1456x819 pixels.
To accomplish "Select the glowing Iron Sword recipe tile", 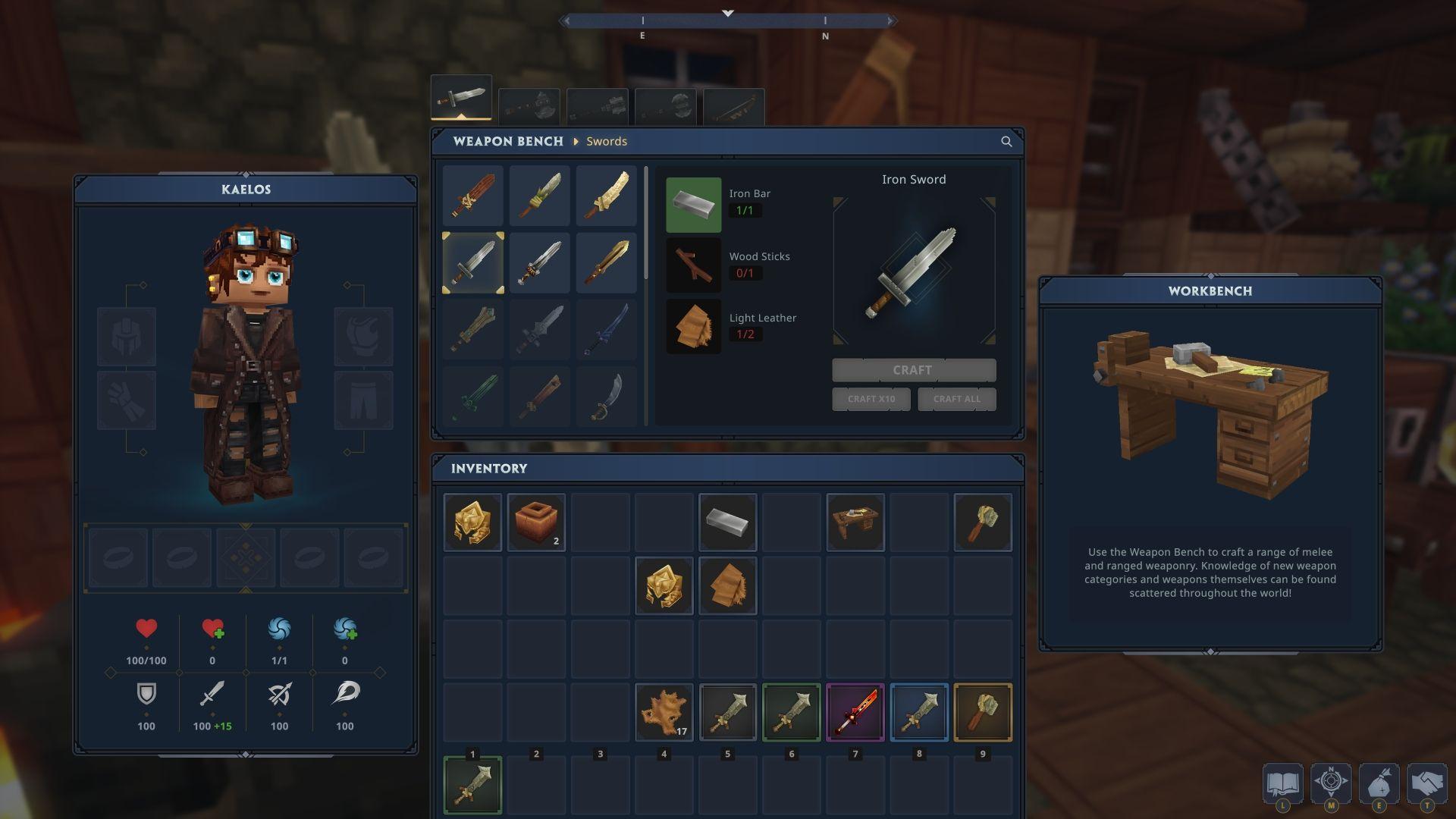I will pos(472,262).
